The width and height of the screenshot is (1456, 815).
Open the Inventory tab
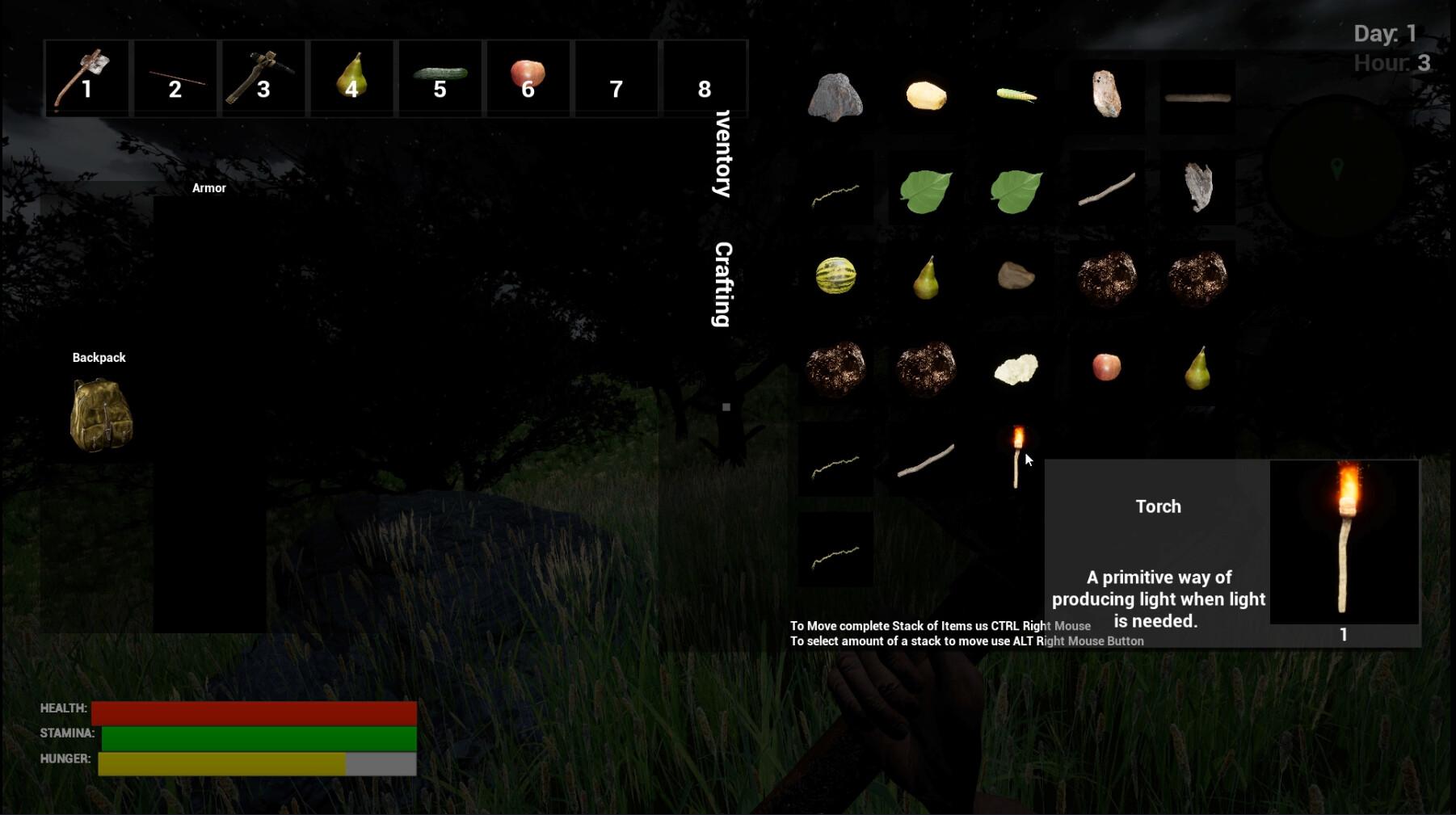click(723, 154)
